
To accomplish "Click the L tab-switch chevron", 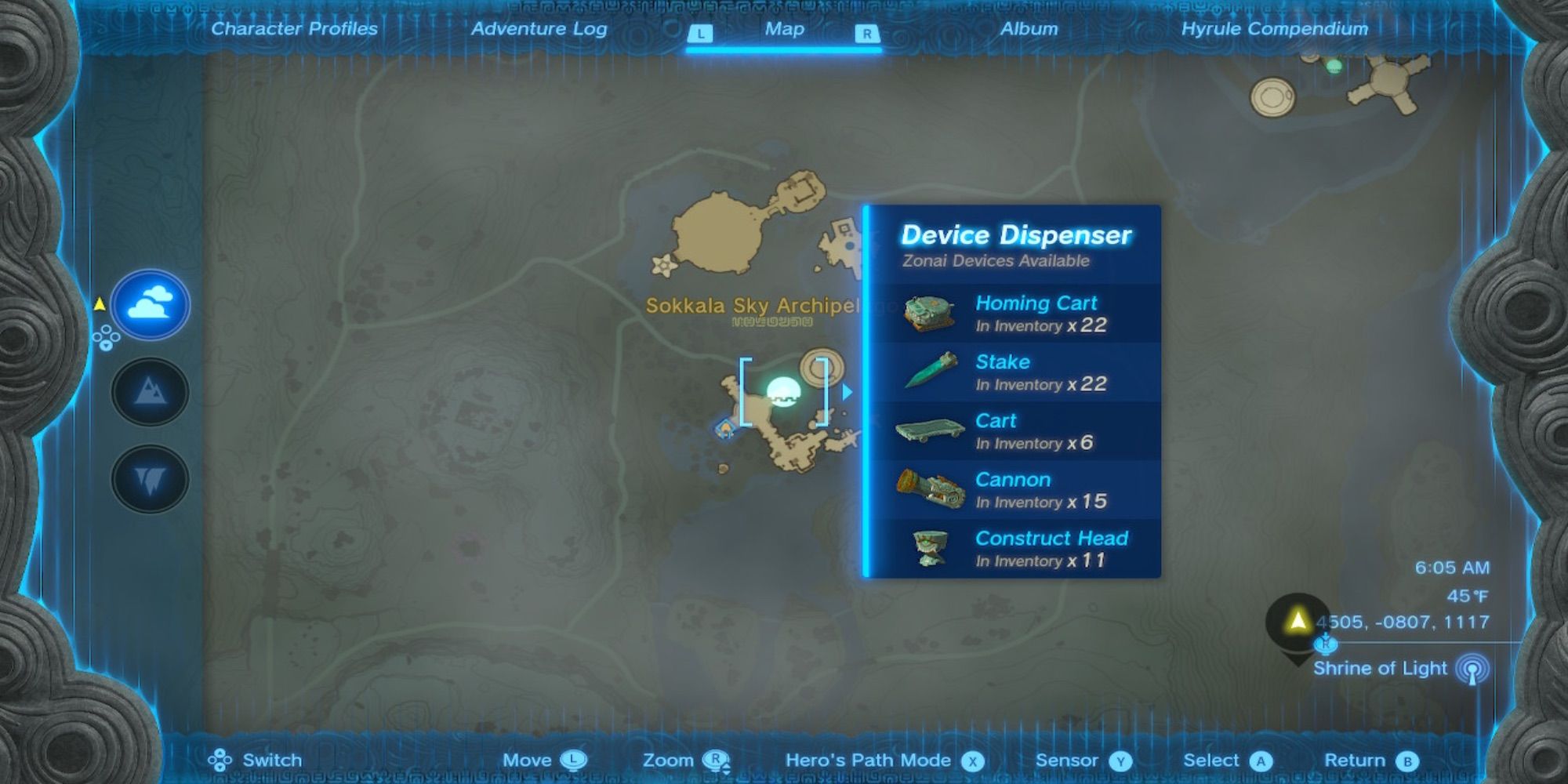I will 700,33.
